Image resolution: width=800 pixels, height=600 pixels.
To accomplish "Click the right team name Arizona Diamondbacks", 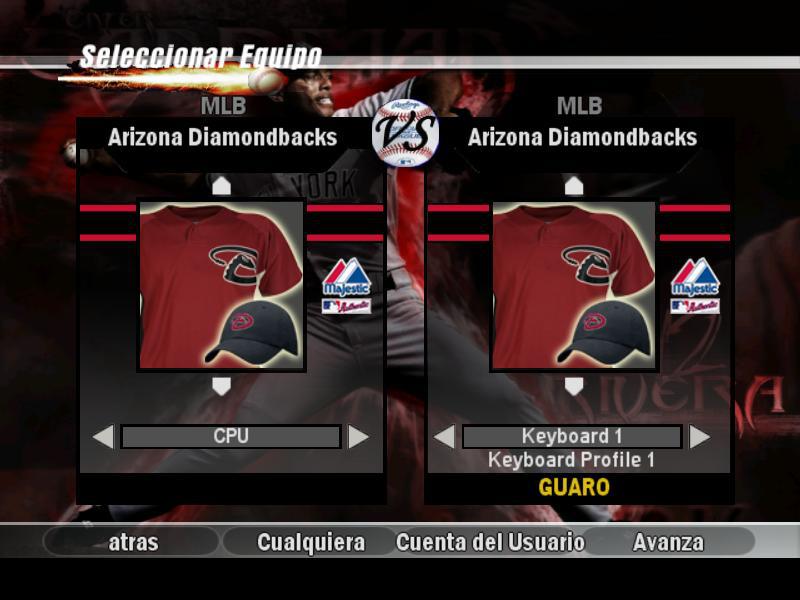I will pyautogui.click(x=582, y=137).
